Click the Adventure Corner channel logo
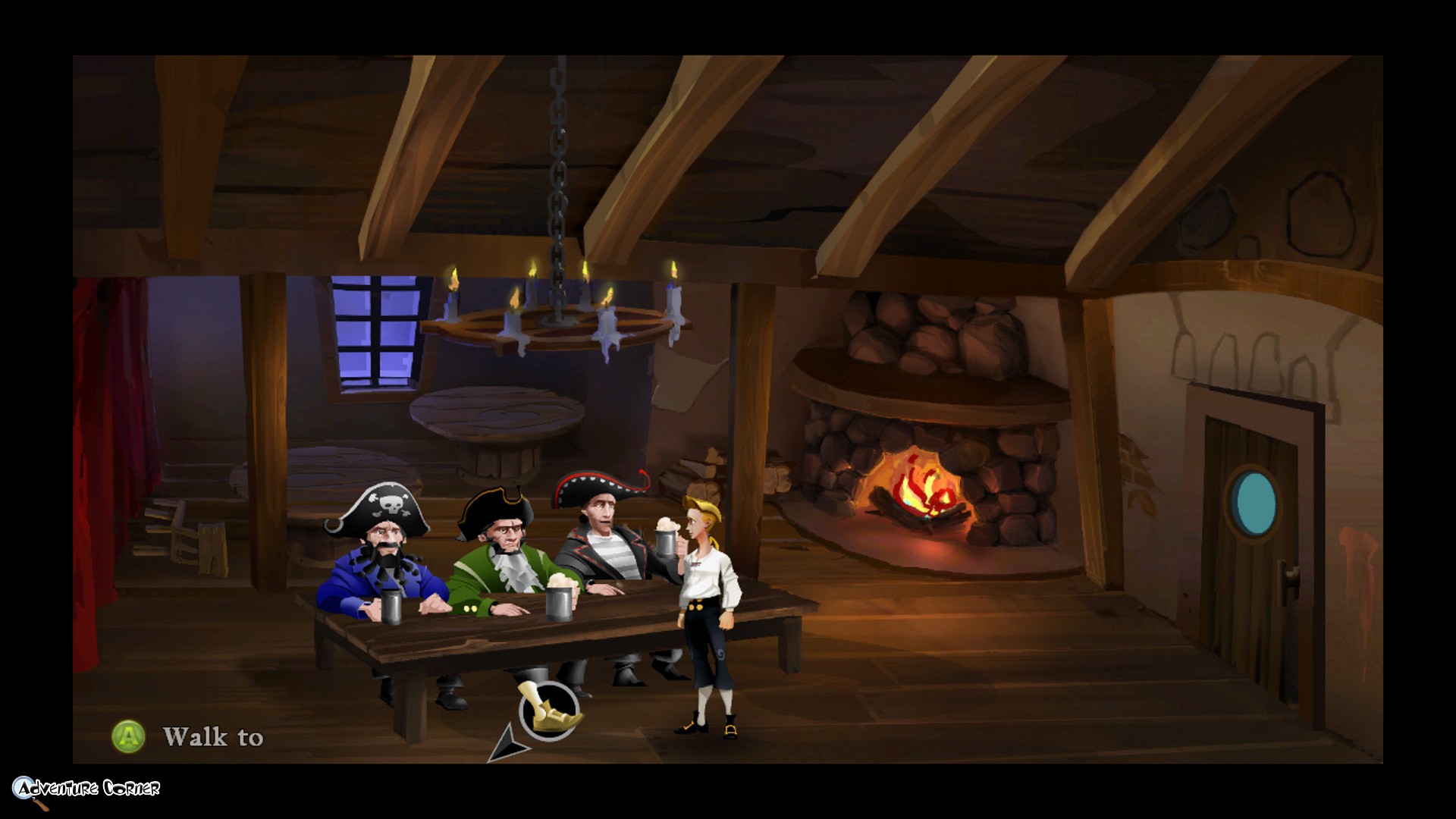Image resolution: width=1456 pixels, height=819 pixels. [x=85, y=790]
